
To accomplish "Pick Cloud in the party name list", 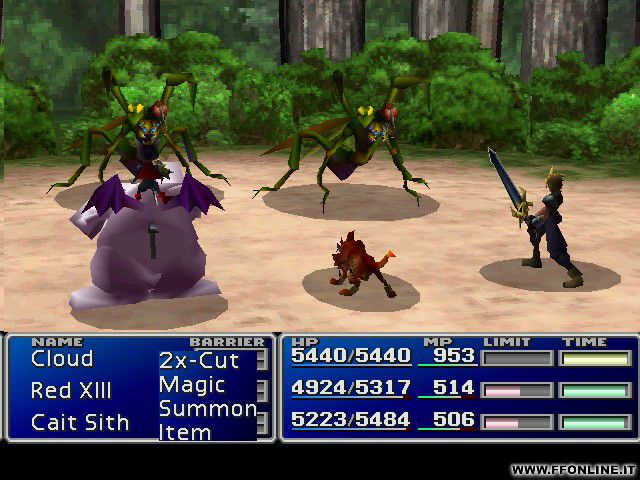I will (x=62, y=359).
